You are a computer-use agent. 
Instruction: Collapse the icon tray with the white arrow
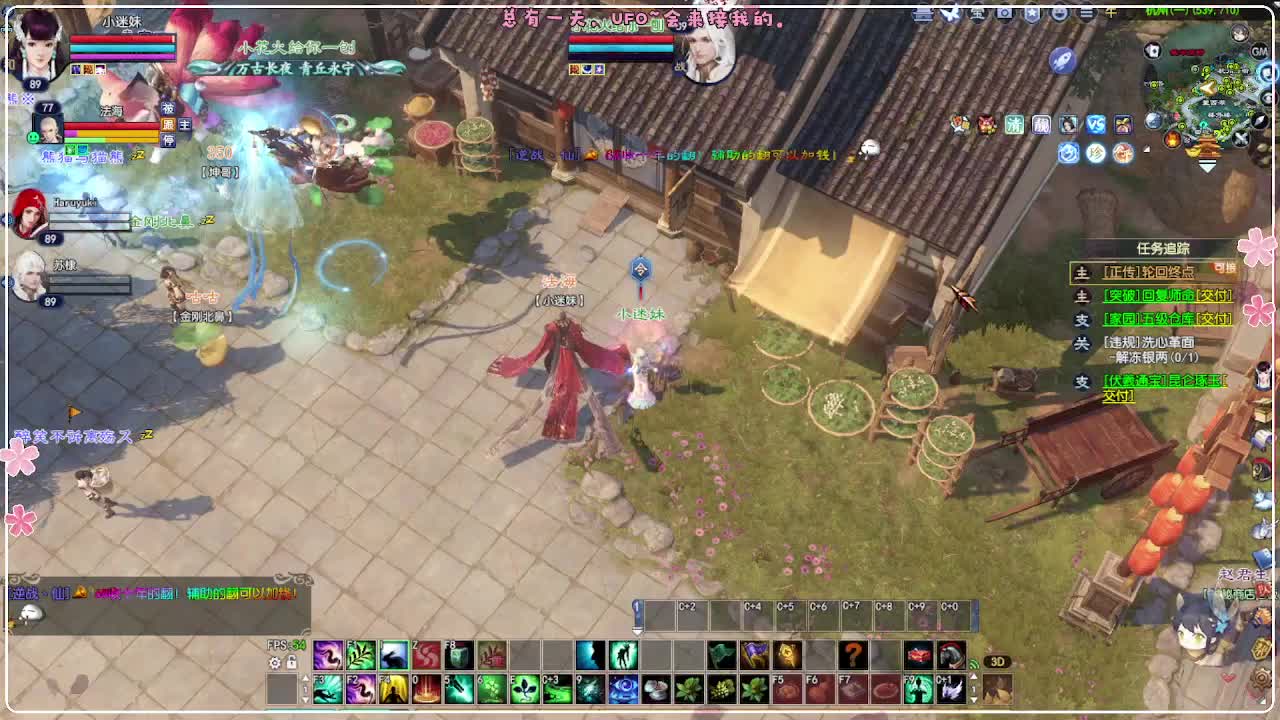[x=1146, y=148]
